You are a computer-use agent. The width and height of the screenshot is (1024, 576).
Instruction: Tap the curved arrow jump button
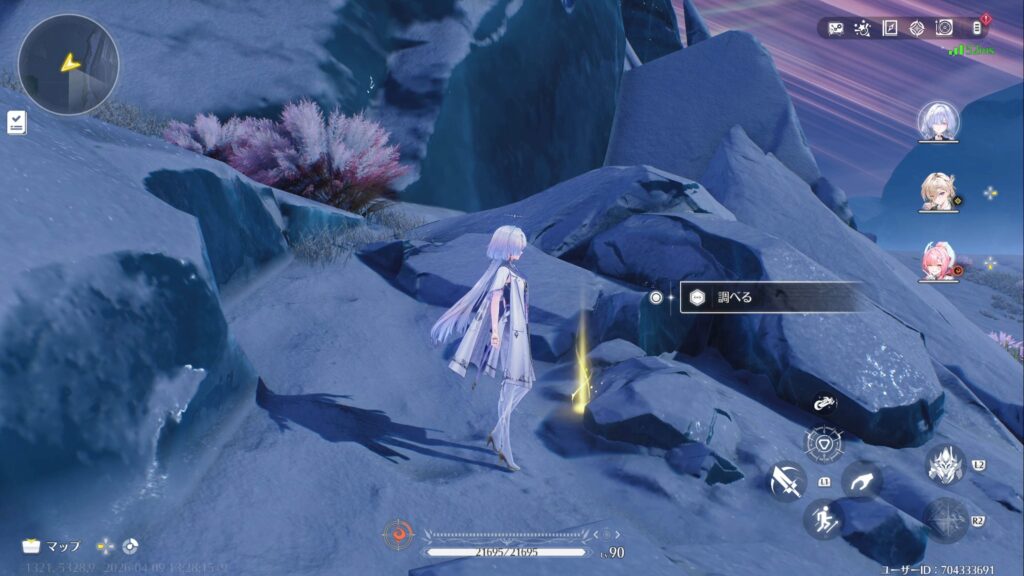(861, 481)
